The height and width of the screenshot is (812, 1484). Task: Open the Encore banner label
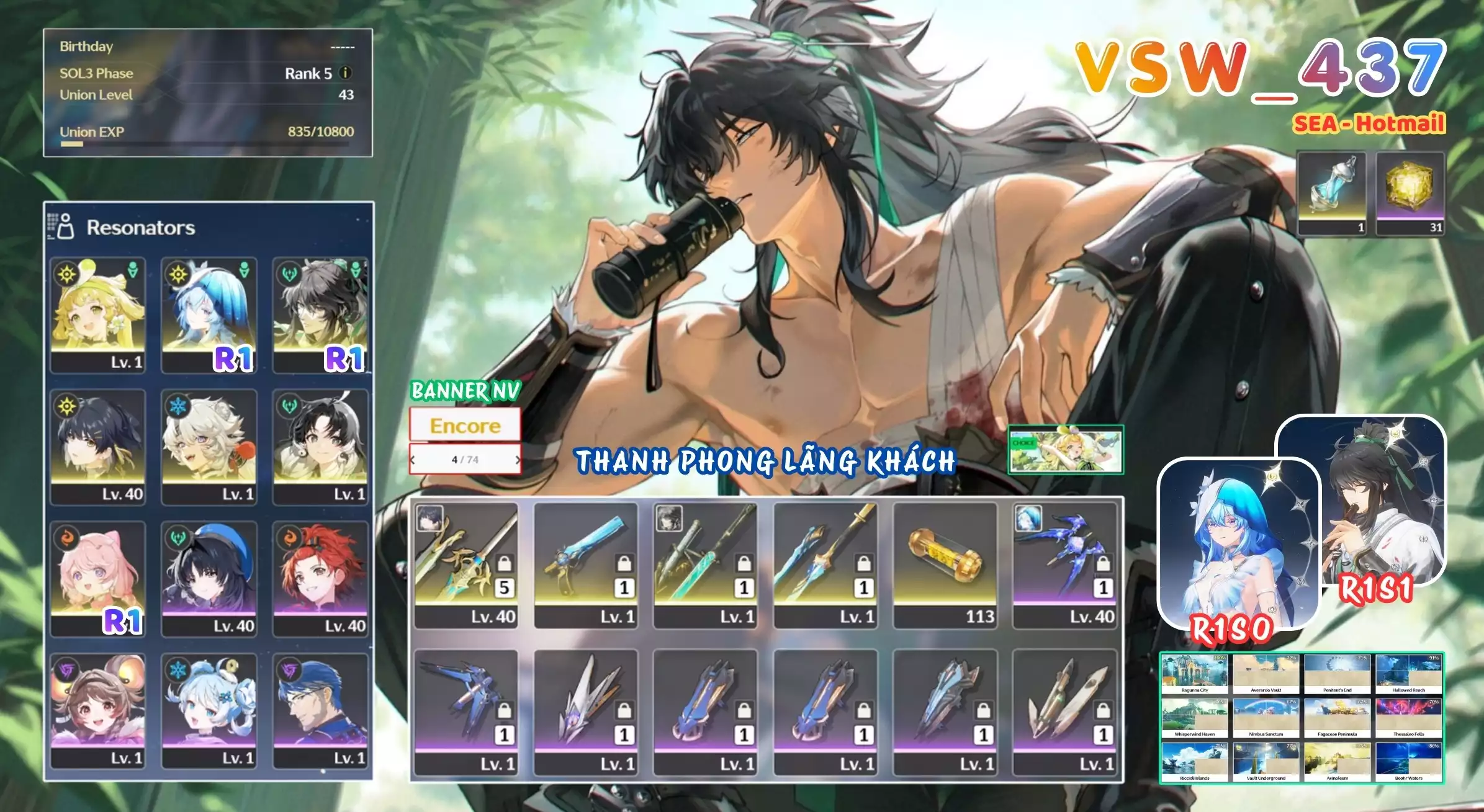pos(465,426)
